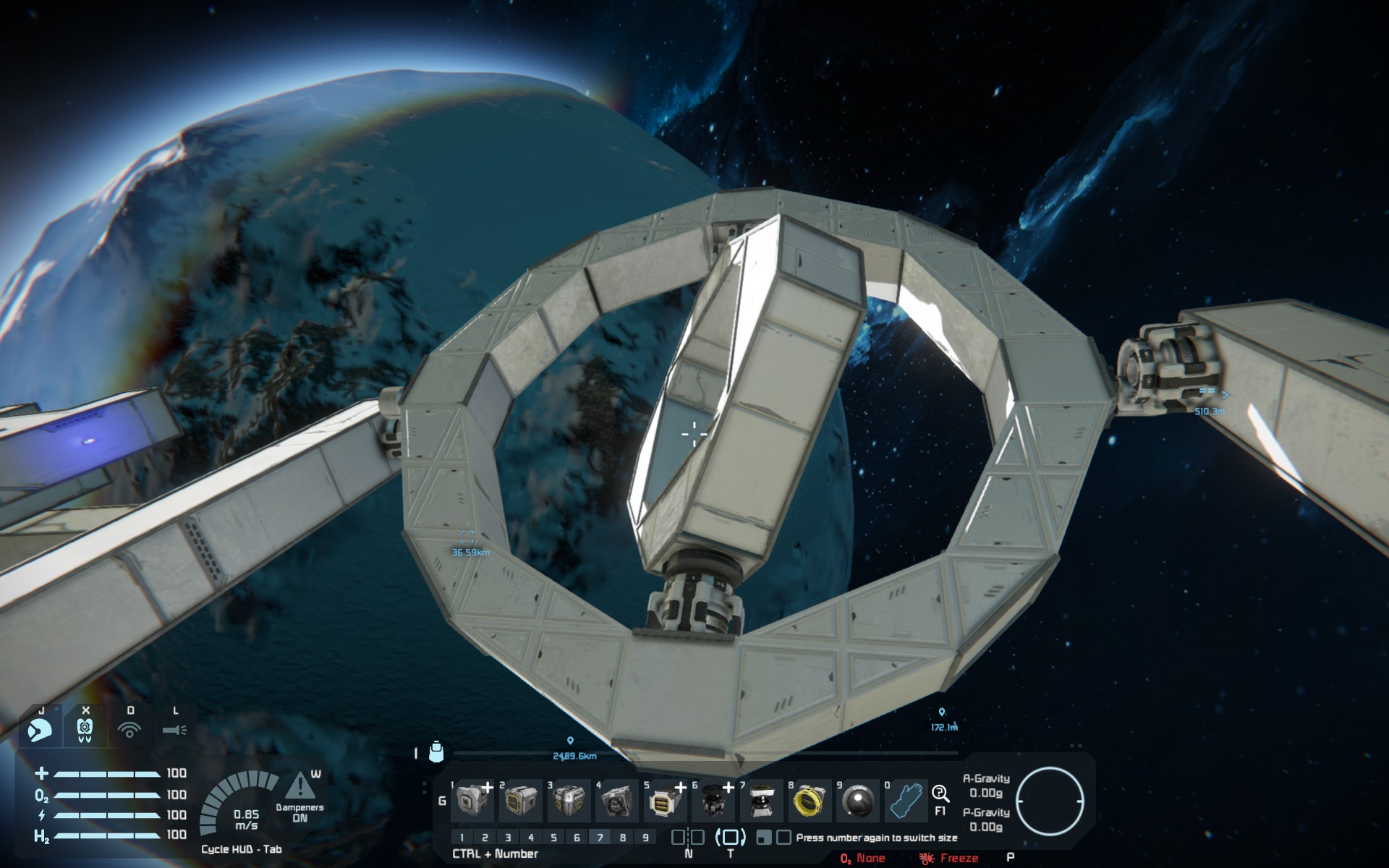This screenshot has height=868, width=1389.
Task: Select the yellow battery block in slot 5
Action: click(664, 801)
